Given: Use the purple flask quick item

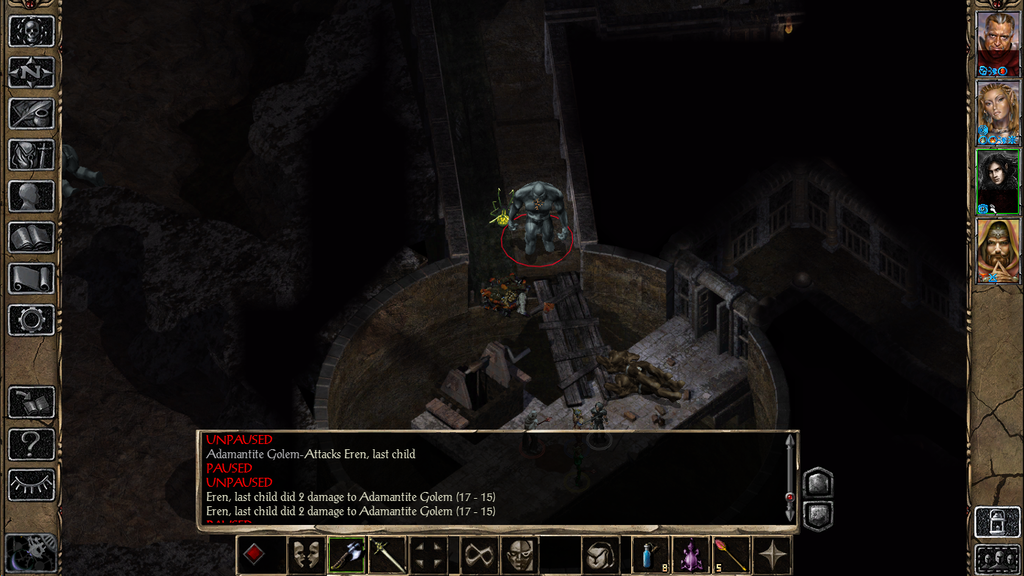Looking at the screenshot, I should (x=690, y=555).
